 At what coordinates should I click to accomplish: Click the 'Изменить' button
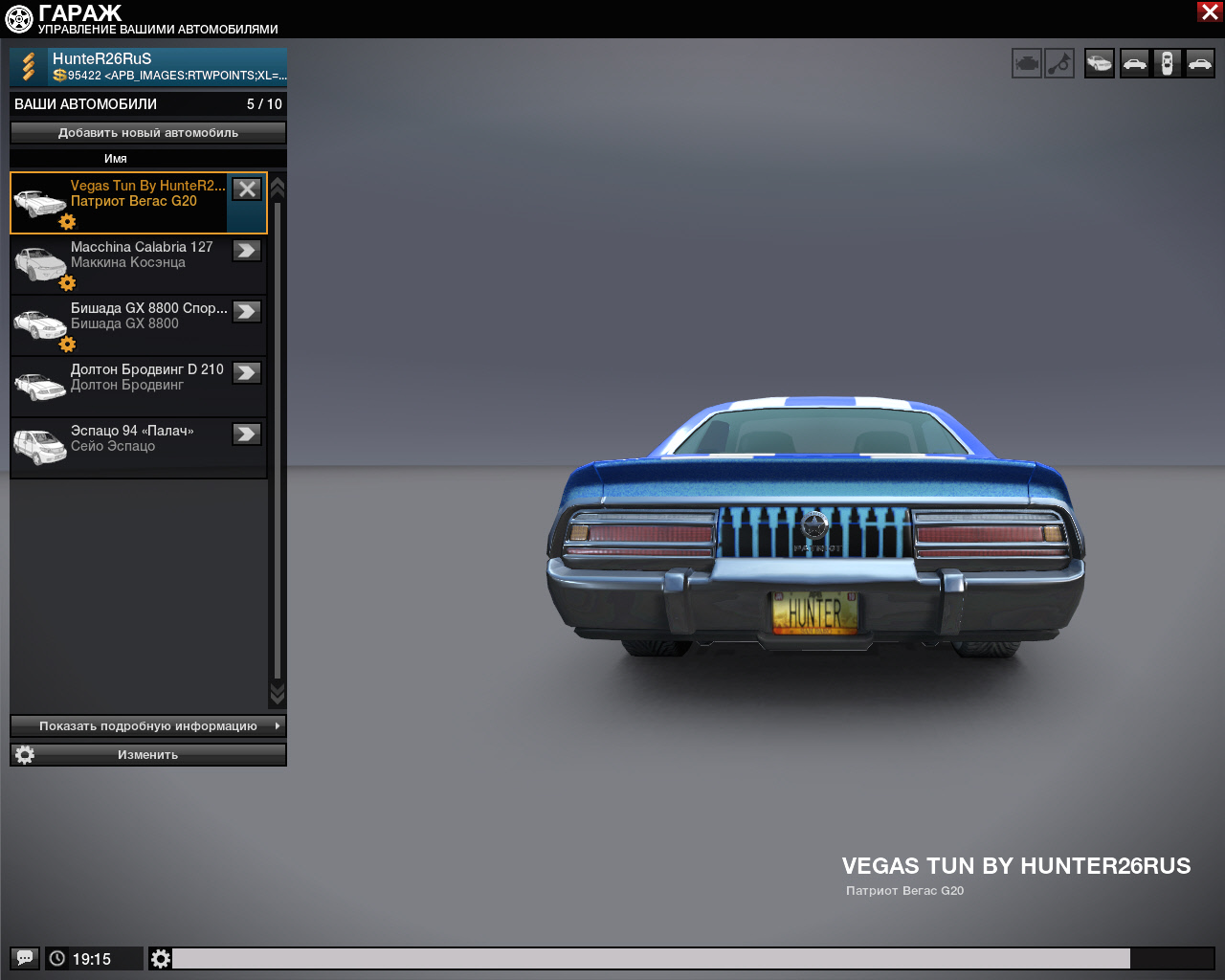coord(148,755)
